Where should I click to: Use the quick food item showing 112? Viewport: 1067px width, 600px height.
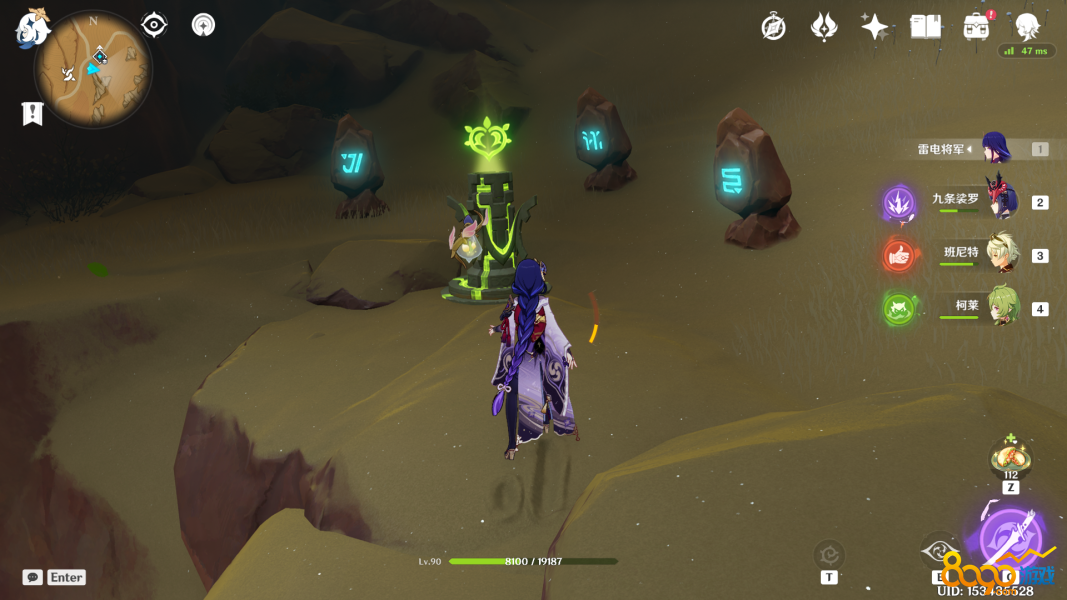coord(1010,458)
